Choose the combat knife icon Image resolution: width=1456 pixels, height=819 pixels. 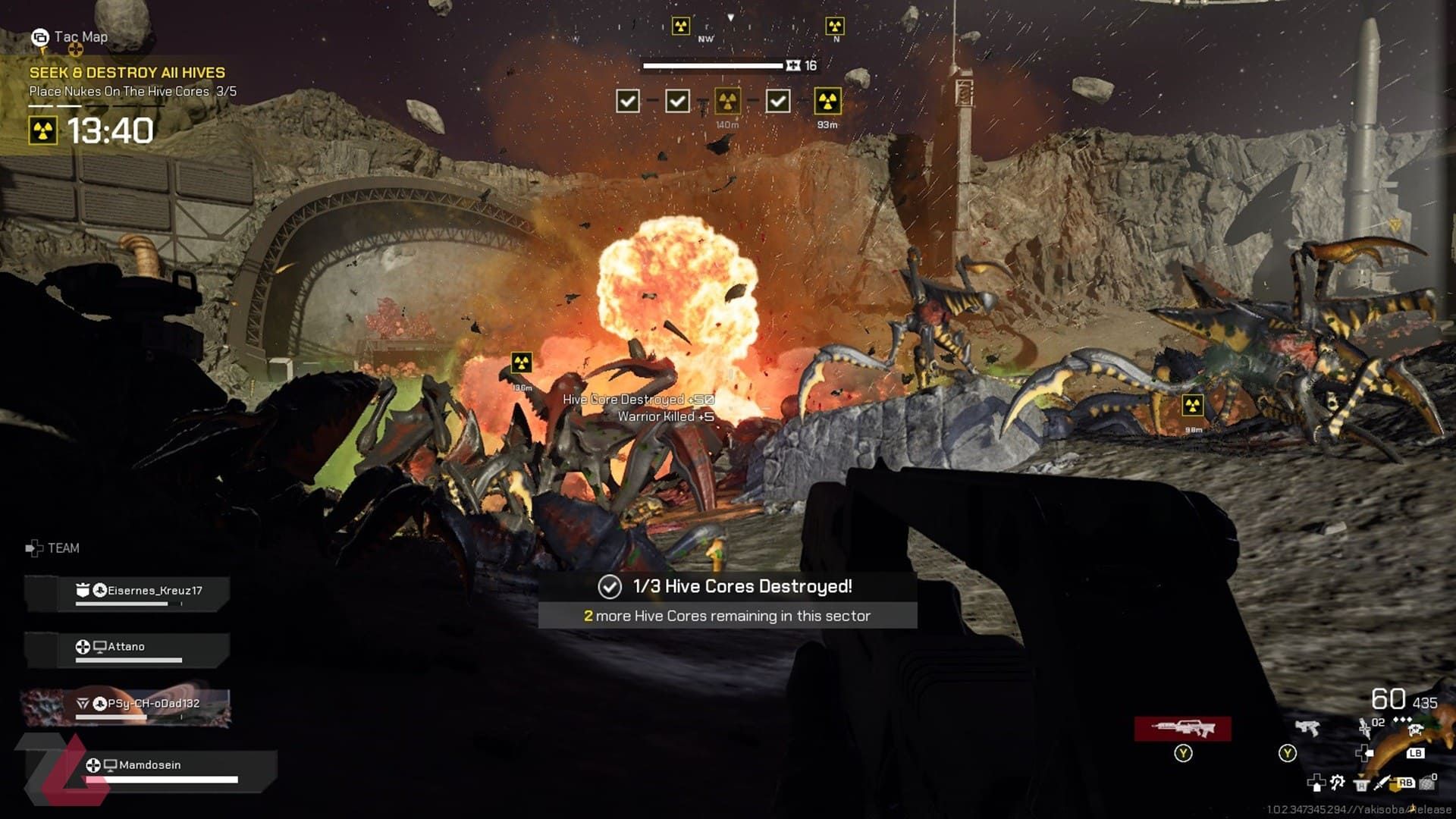tap(1382, 783)
